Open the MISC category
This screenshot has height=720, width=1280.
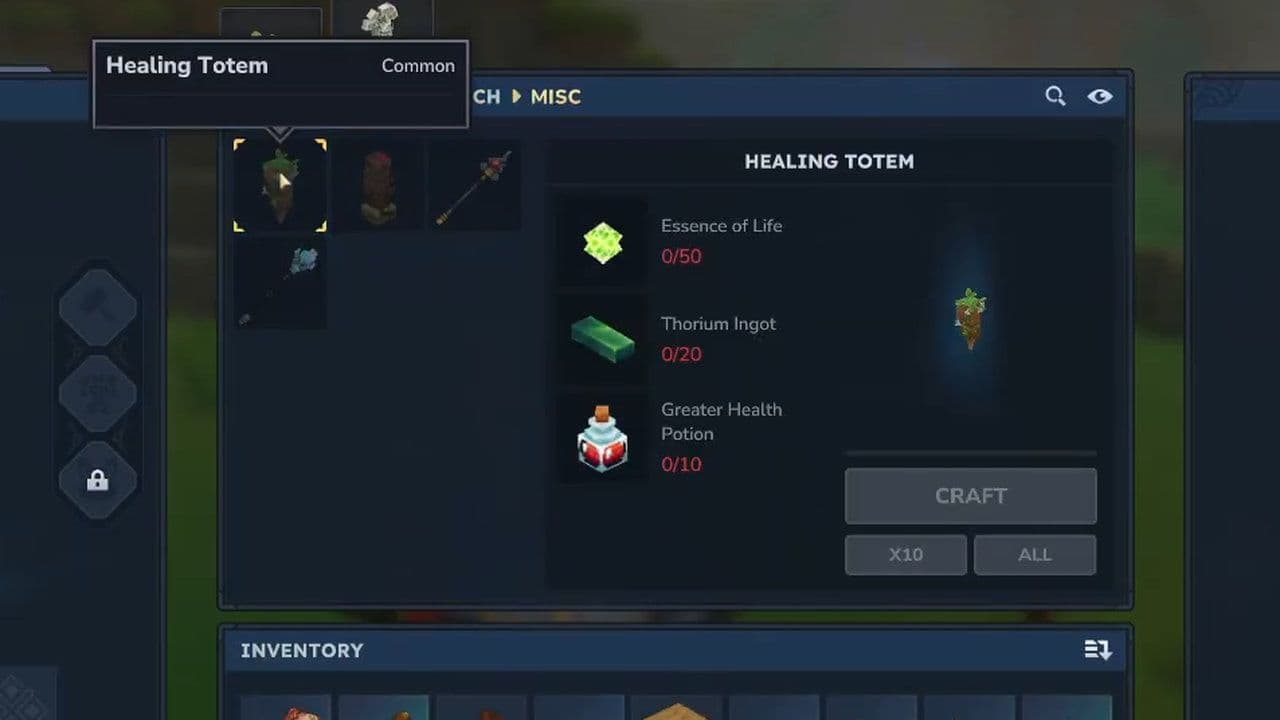click(x=556, y=97)
